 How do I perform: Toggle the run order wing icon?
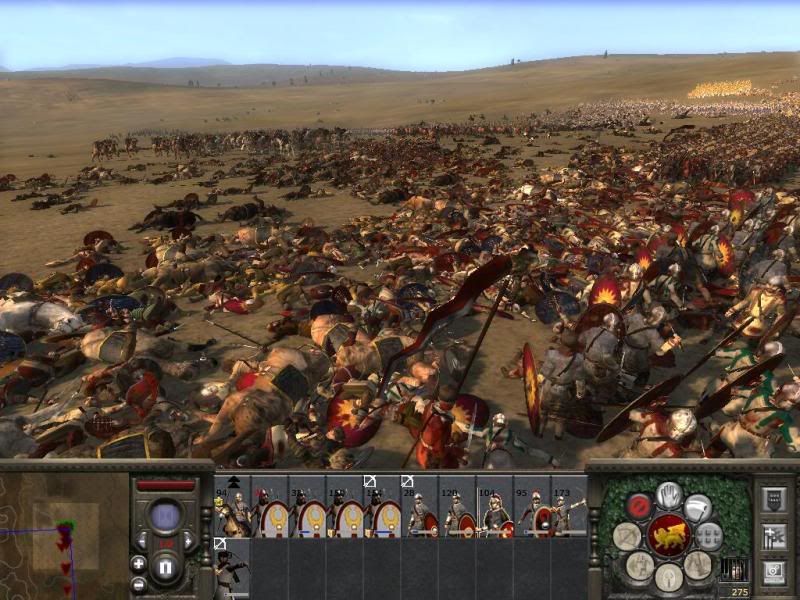click(x=698, y=507)
